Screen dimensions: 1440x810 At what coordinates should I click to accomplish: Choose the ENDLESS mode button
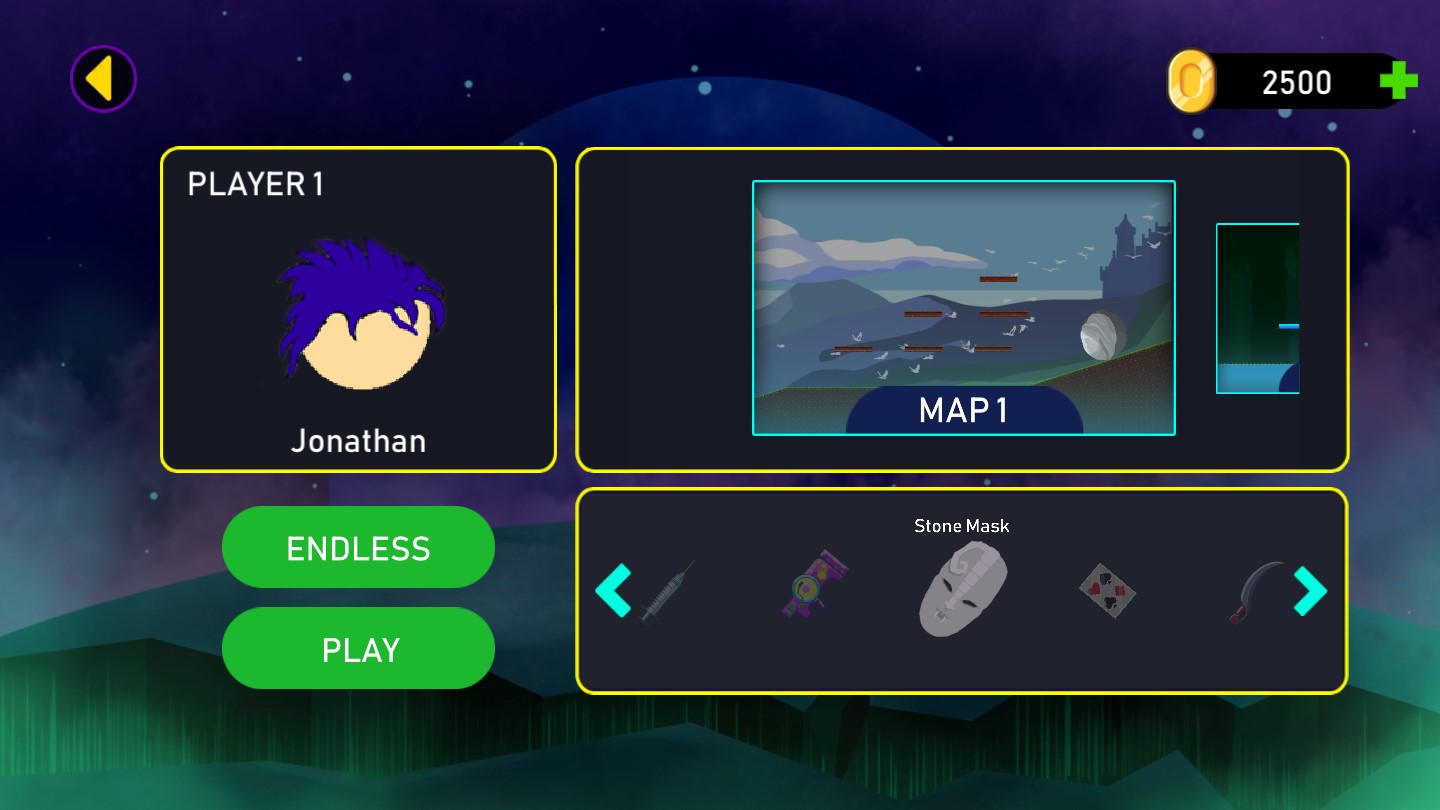click(x=358, y=548)
